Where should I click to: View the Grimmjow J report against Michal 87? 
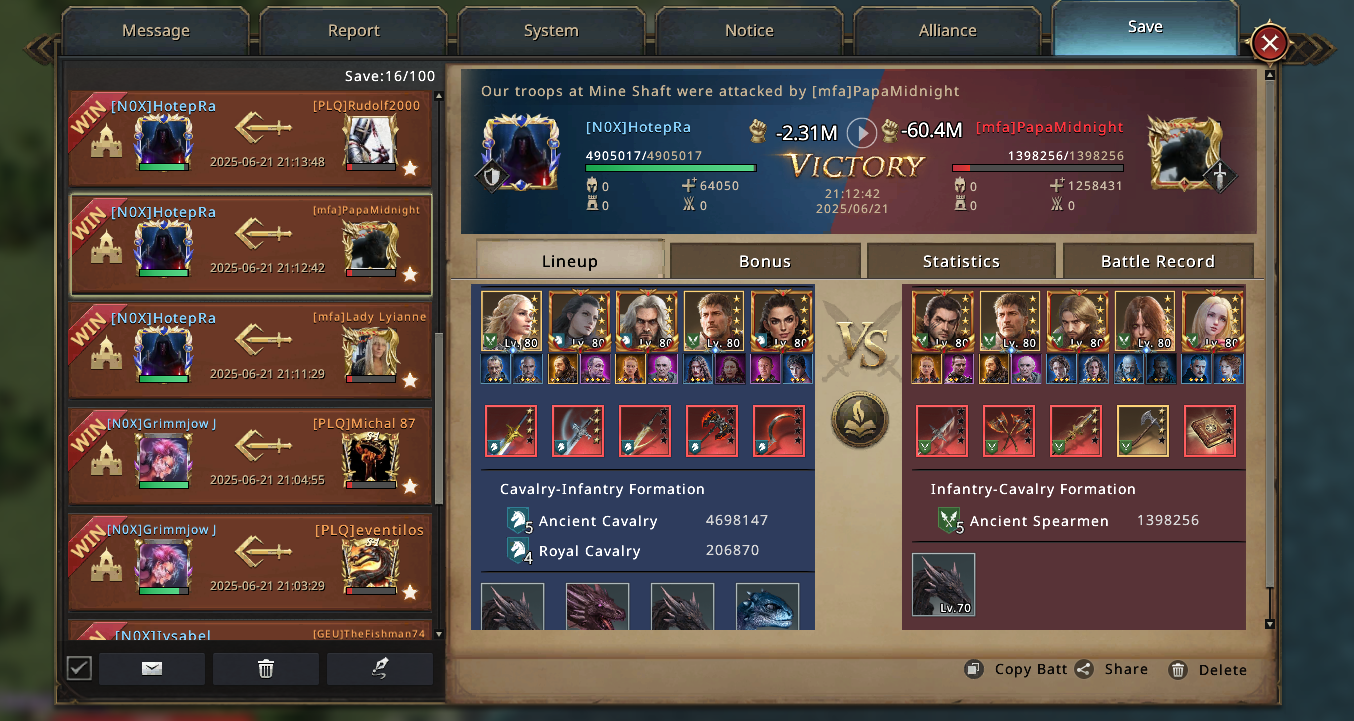250,456
